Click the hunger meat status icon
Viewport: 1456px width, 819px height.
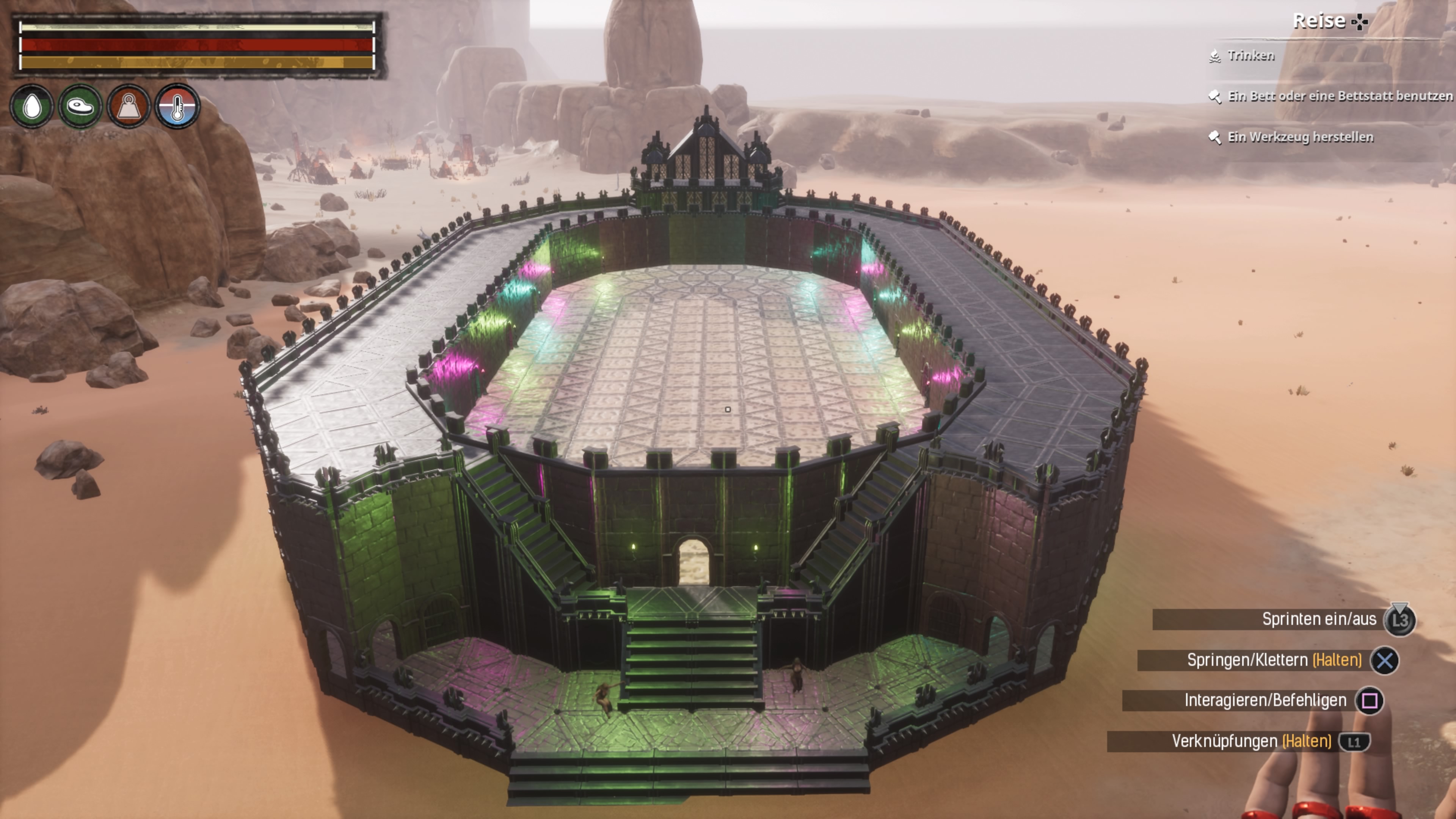[80, 106]
